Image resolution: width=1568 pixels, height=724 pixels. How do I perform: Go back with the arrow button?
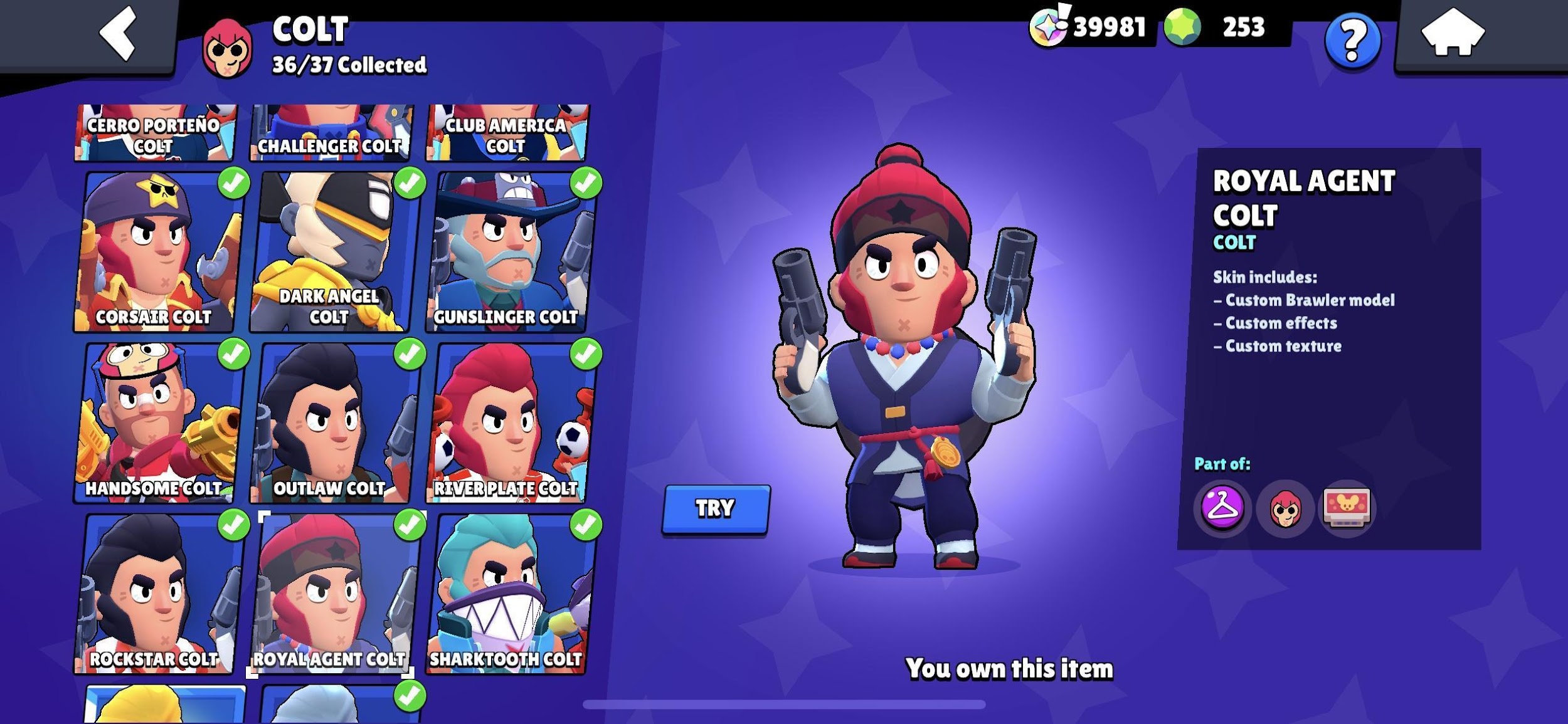click(x=118, y=33)
